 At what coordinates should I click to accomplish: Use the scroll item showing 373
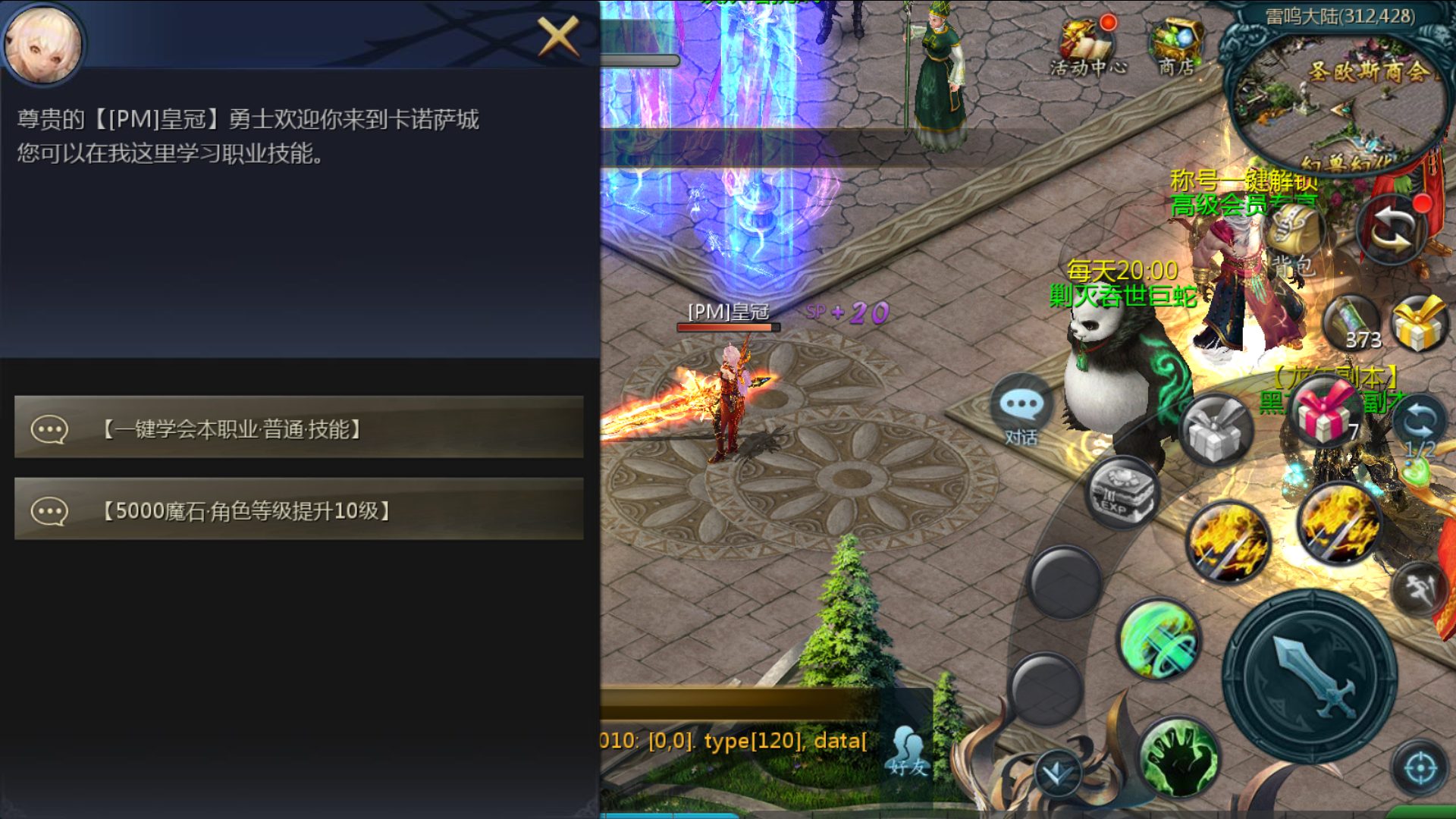click(x=1352, y=322)
